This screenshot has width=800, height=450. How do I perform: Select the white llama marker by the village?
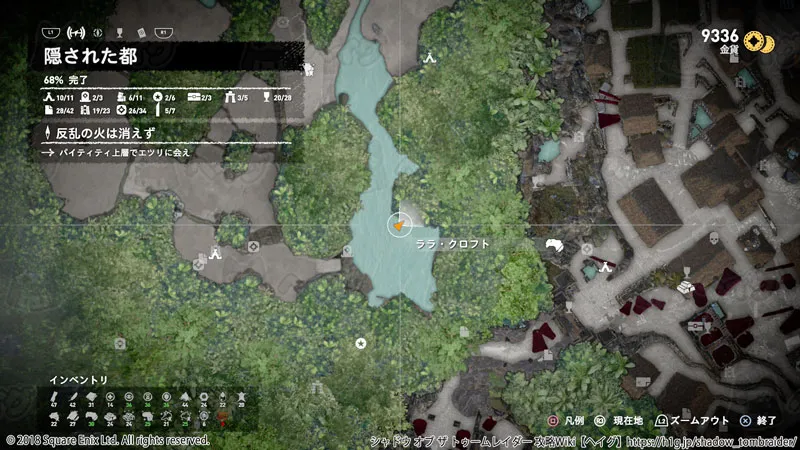pyautogui.click(x=555, y=247)
